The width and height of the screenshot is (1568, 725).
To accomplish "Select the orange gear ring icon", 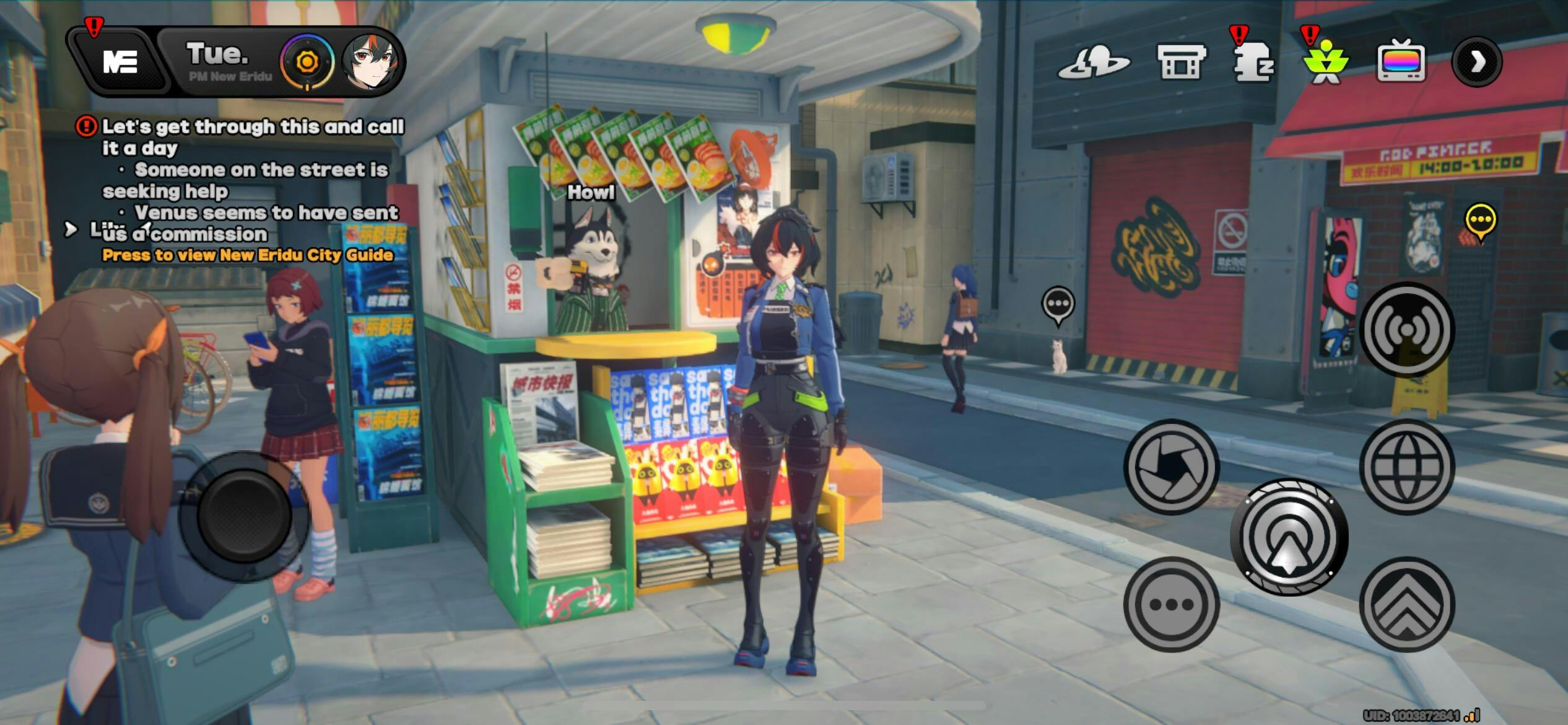I will (307, 62).
